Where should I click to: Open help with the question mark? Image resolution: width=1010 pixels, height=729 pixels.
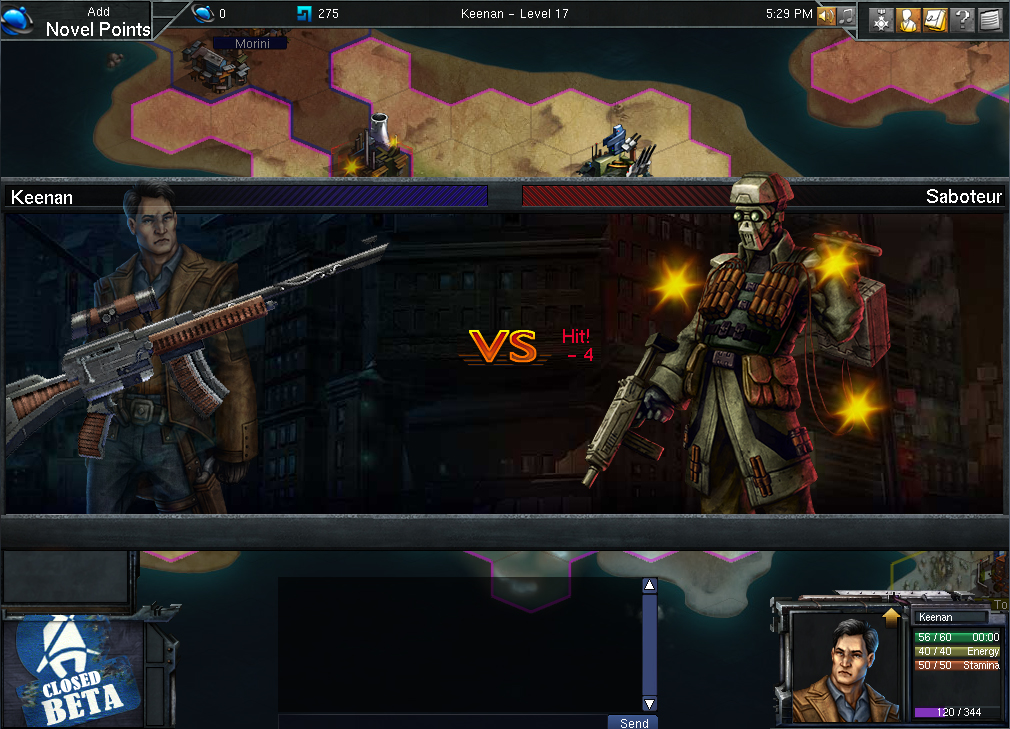(x=962, y=20)
